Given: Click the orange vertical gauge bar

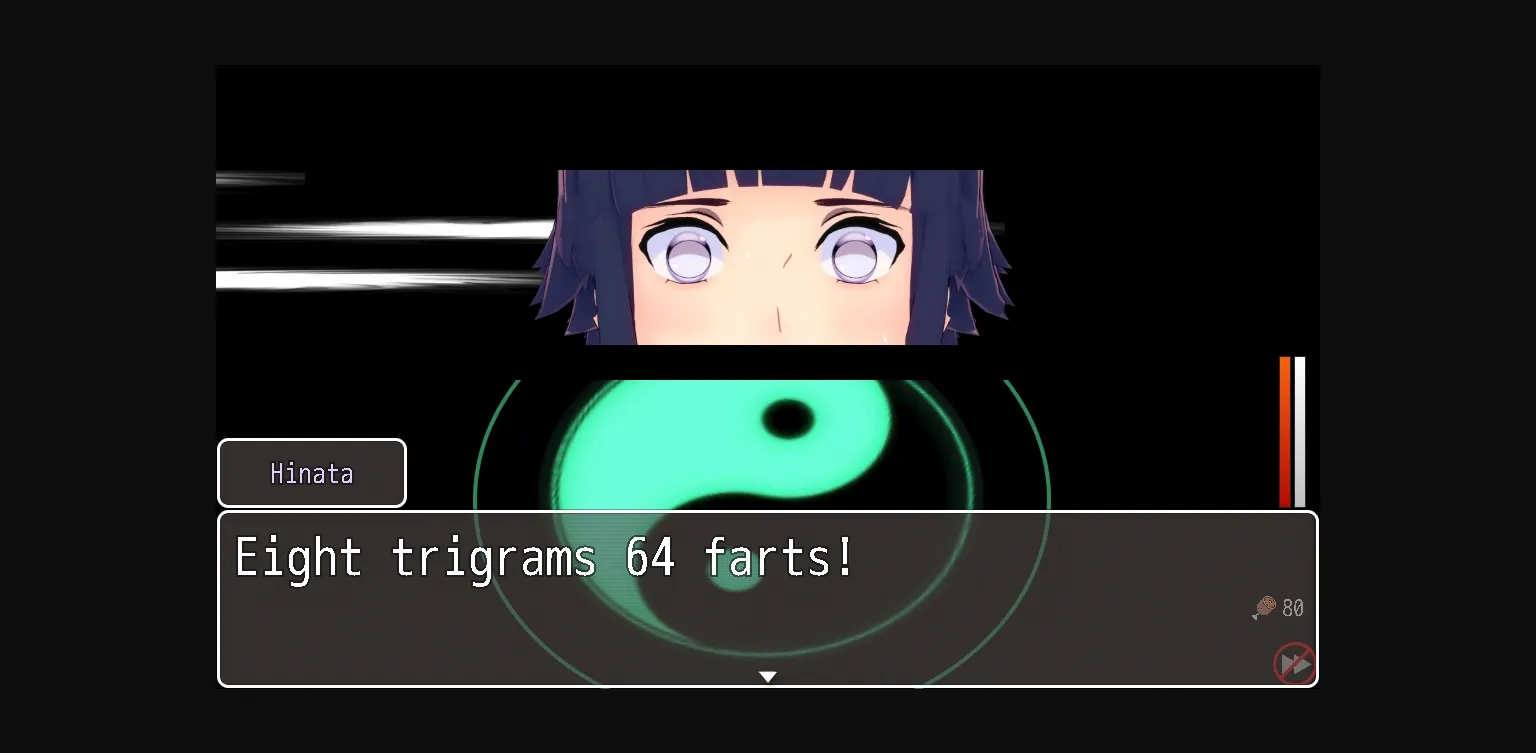Looking at the screenshot, I should (x=1284, y=430).
